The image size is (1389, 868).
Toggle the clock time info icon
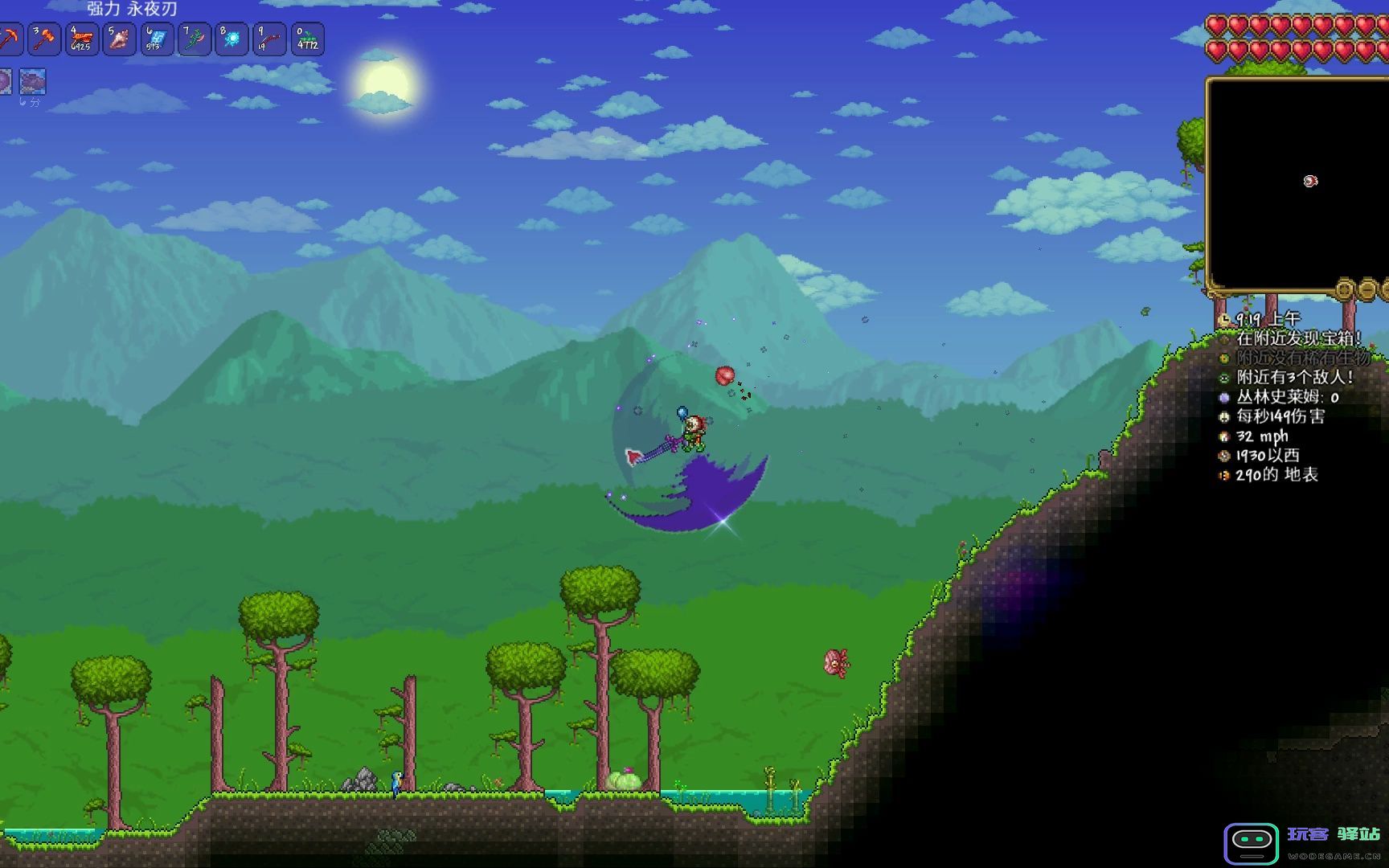pyautogui.click(x=1224, y=319)
